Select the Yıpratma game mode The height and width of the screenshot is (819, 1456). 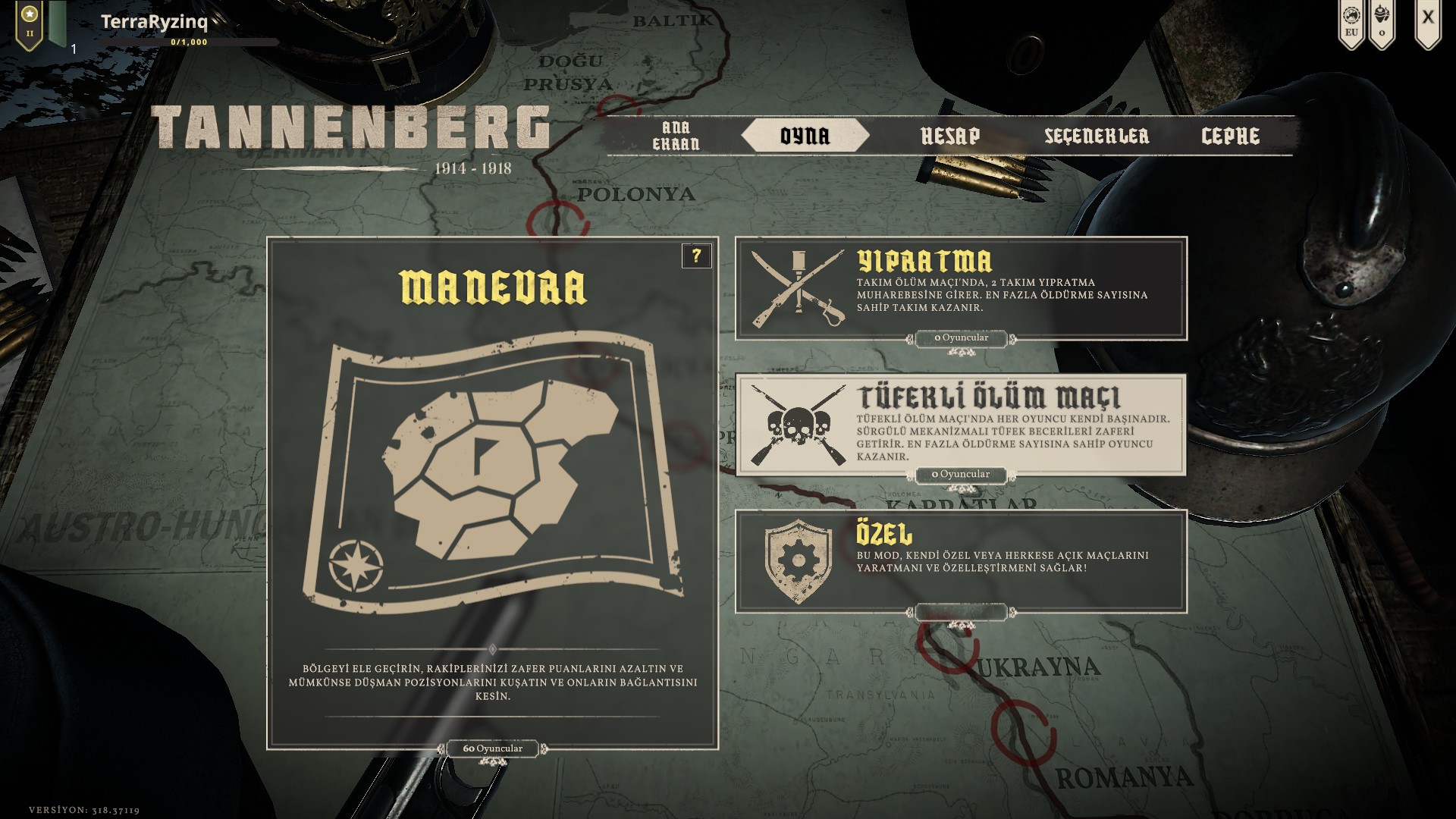pos(961,288)
